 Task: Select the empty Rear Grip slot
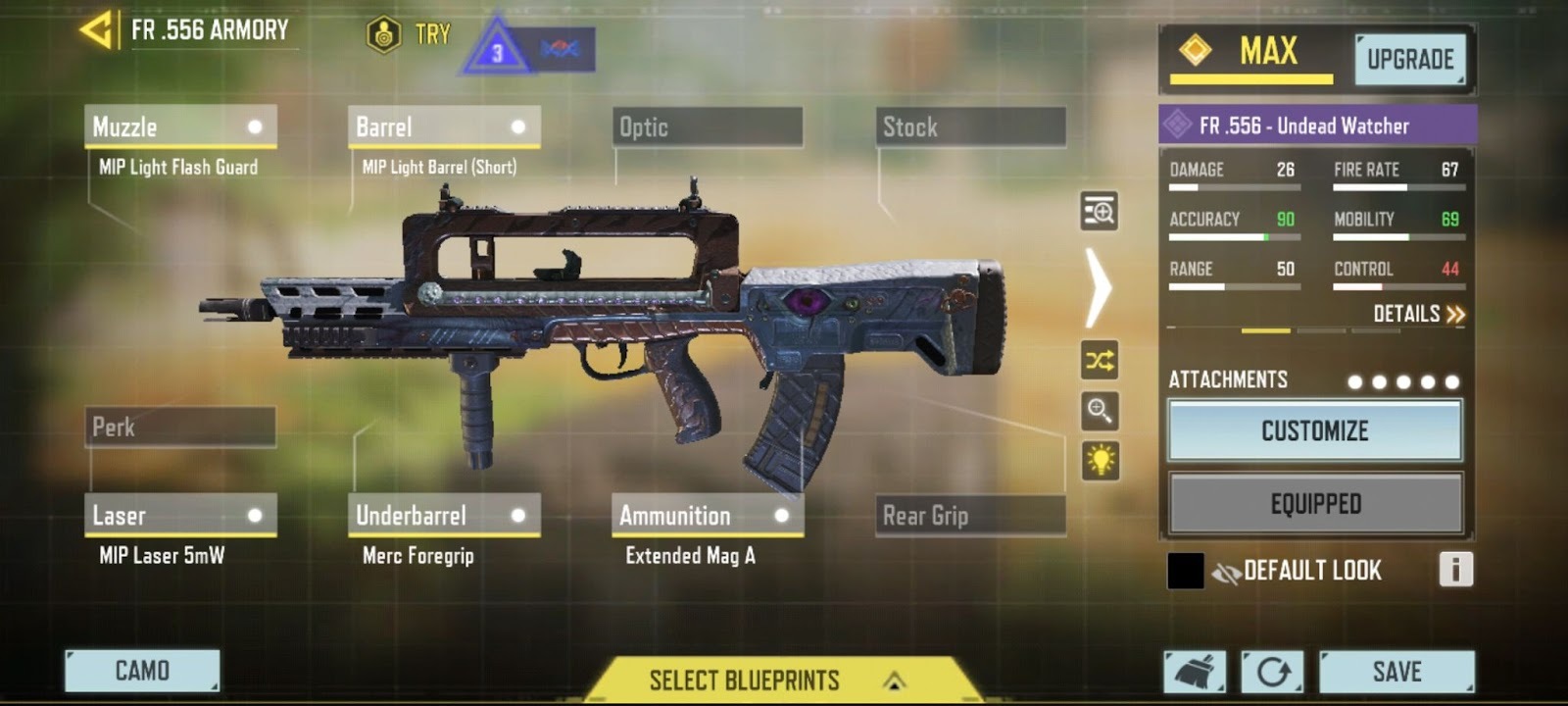point(970,516)
